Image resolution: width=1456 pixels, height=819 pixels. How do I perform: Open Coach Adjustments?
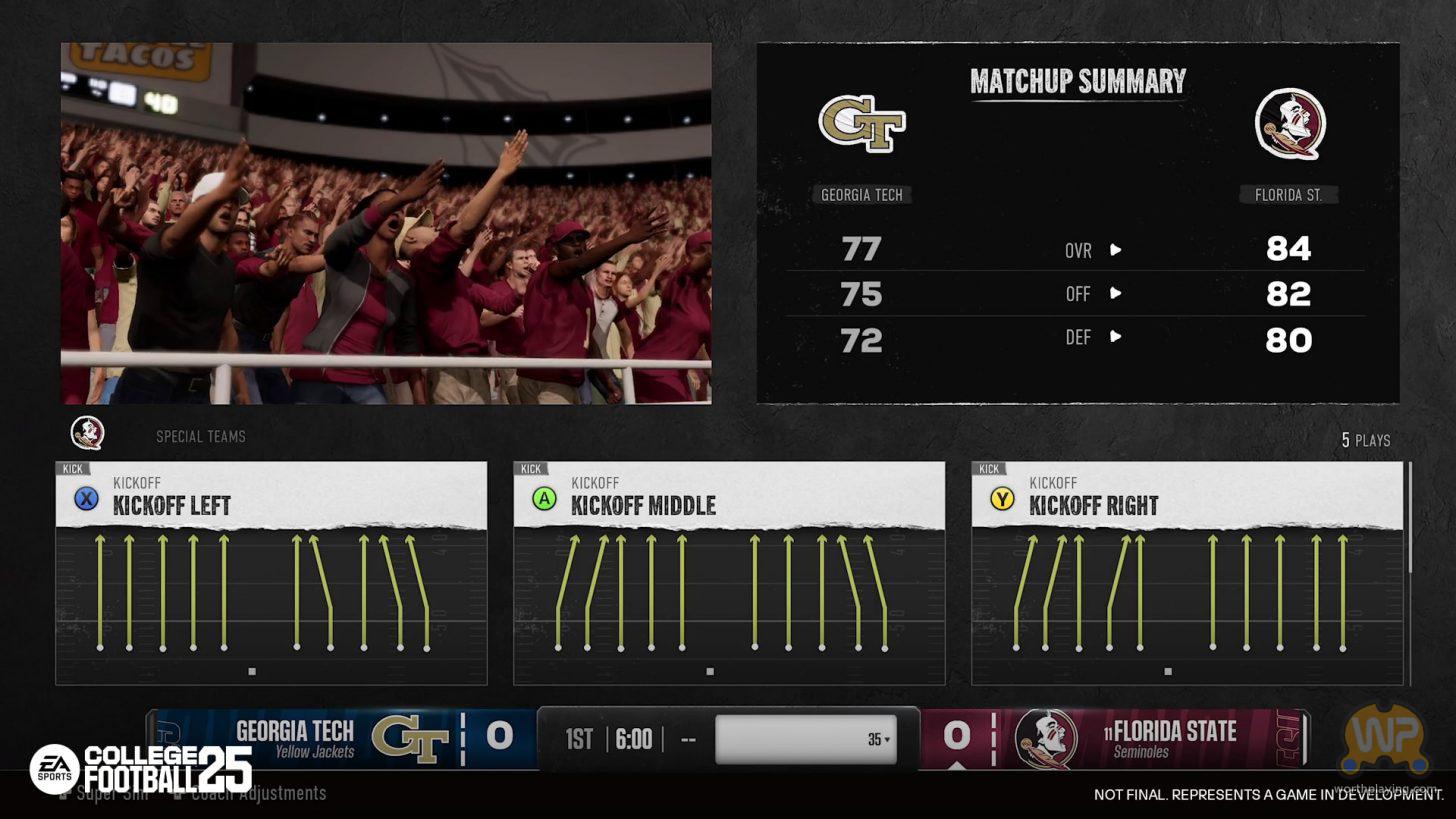(x=258, y=793)
